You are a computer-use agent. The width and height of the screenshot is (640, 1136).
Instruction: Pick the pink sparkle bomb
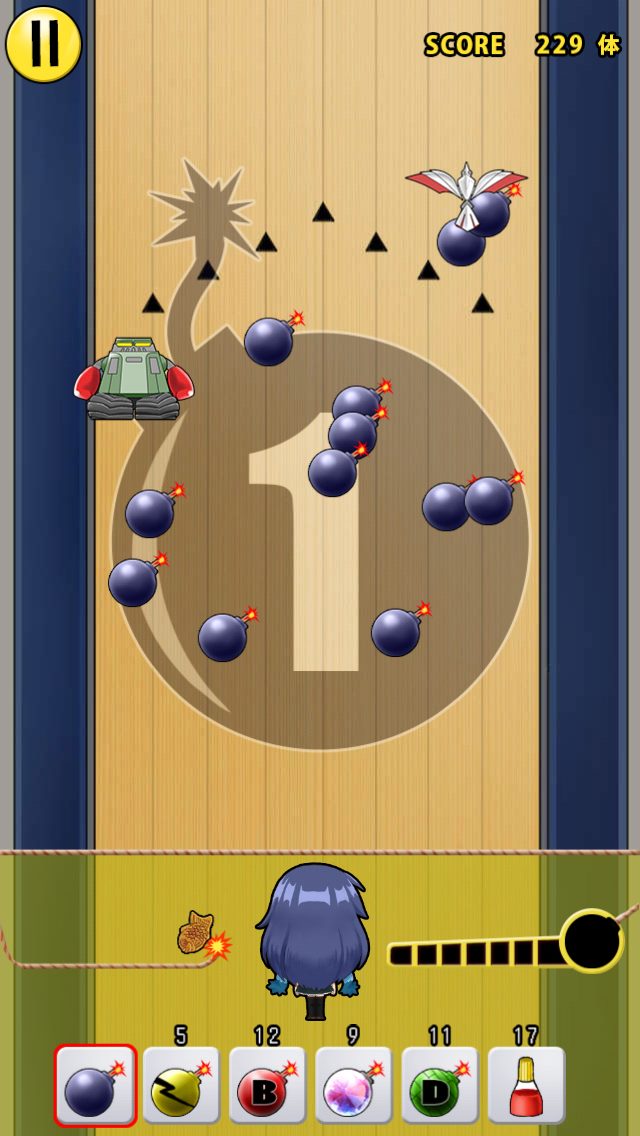354,1086
